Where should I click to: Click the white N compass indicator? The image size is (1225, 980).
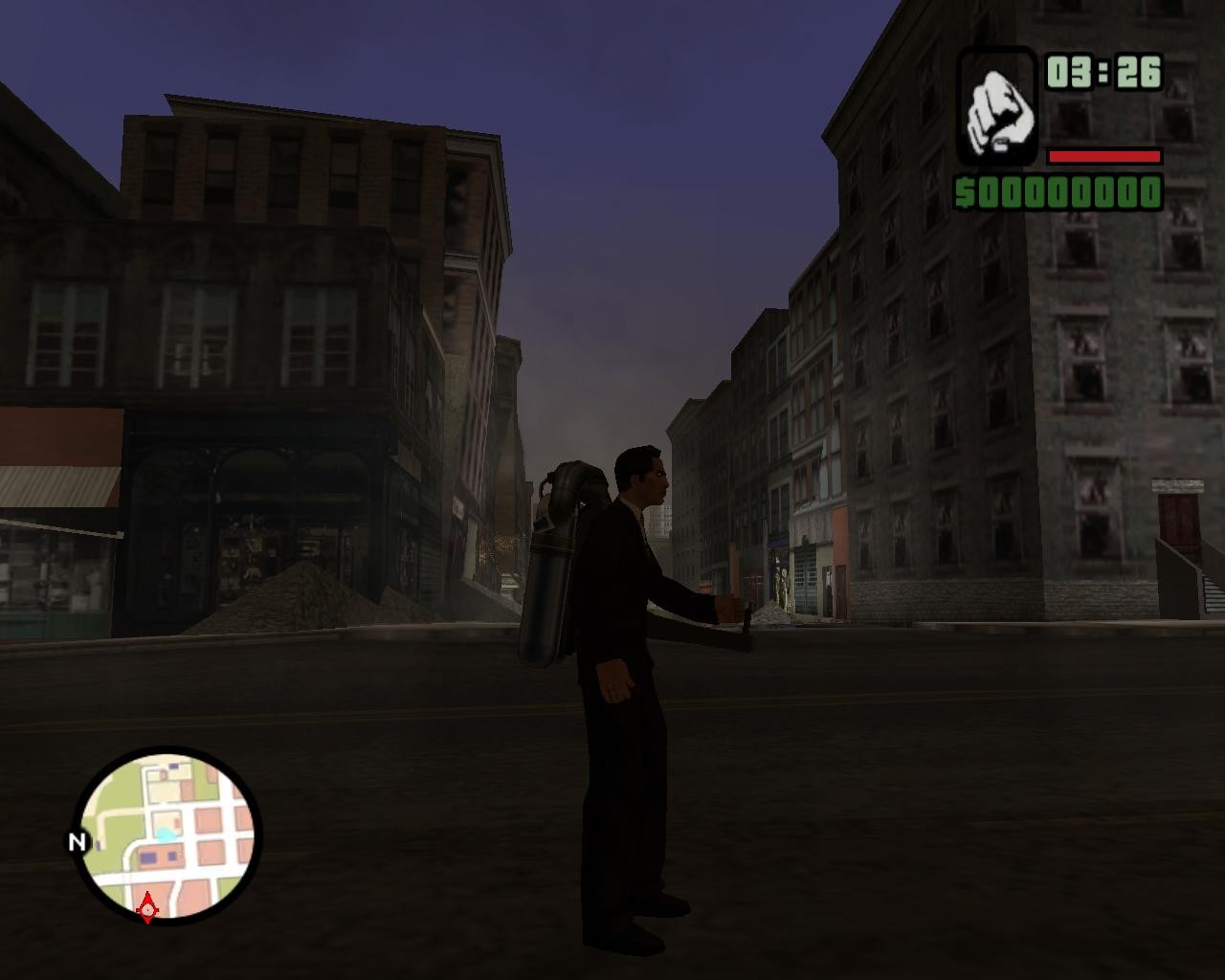[x=78, y=842]
